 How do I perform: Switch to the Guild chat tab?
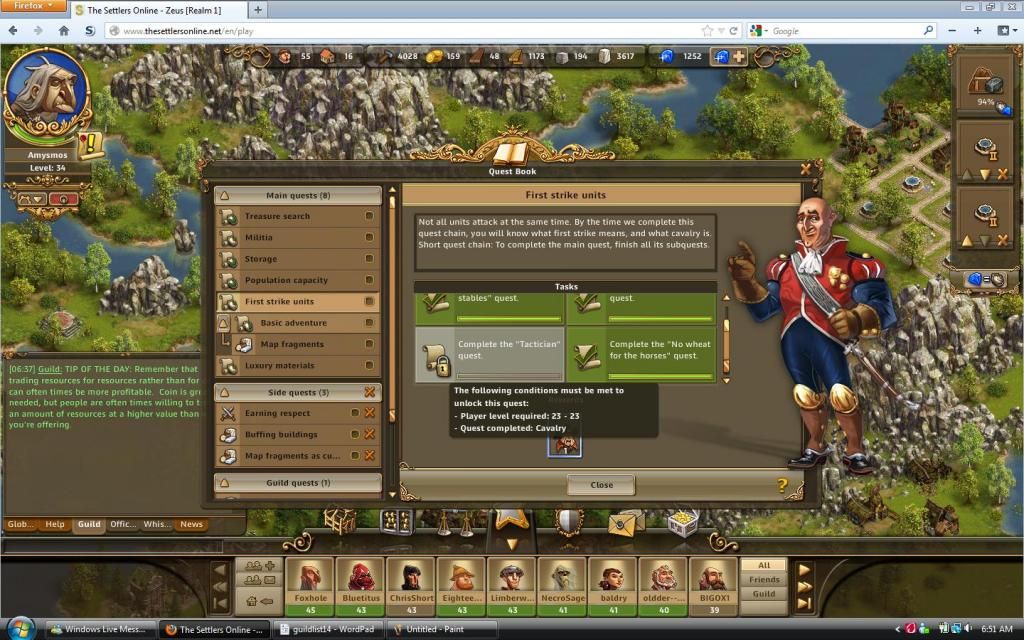pos(89,524)
